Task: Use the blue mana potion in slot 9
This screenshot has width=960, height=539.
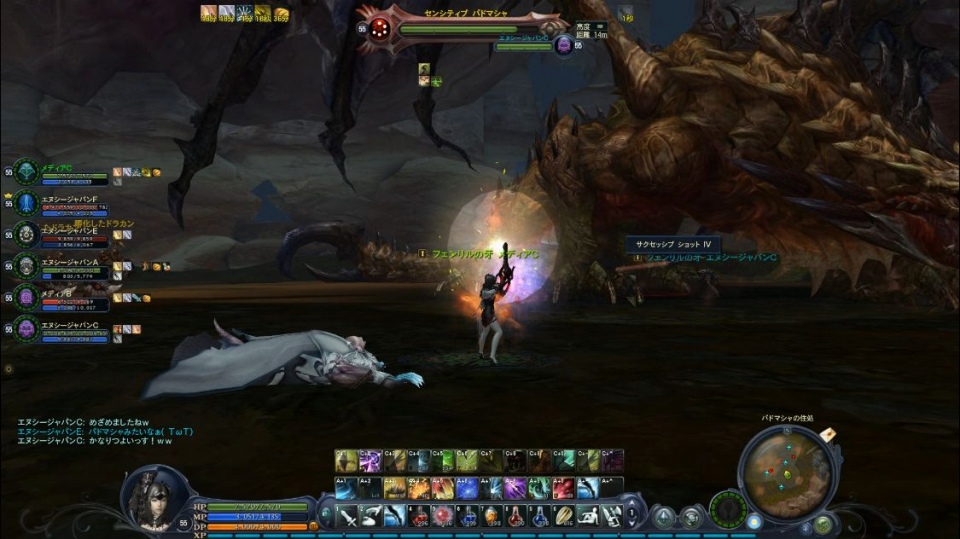Action: (540, 516)
